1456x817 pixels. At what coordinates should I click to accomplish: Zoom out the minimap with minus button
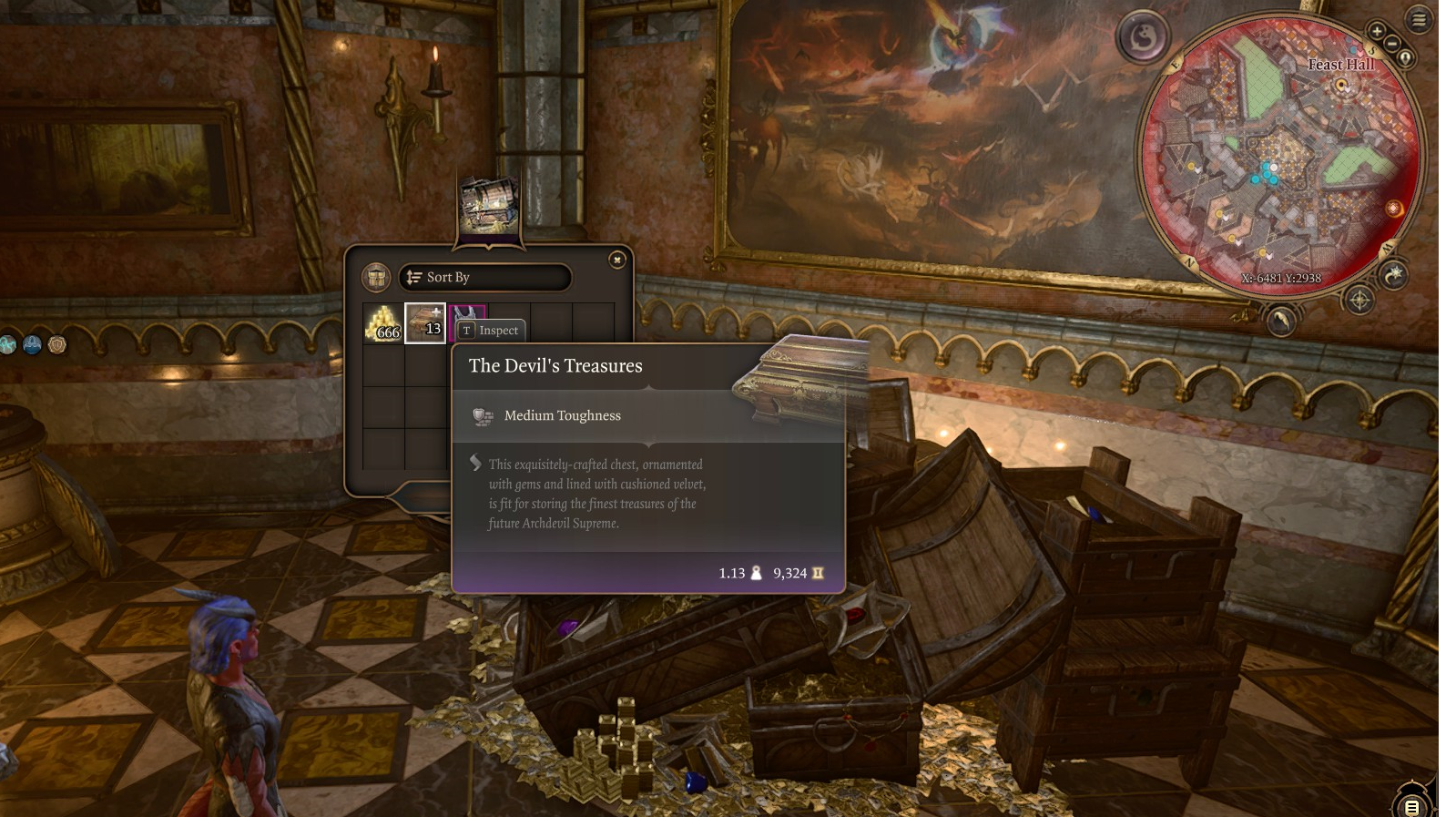point(1392,44)
